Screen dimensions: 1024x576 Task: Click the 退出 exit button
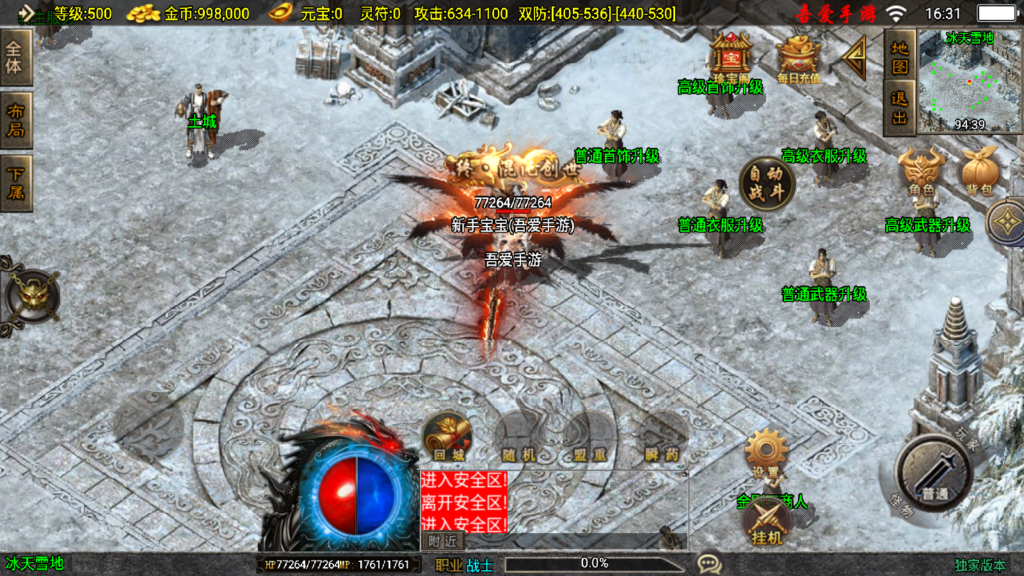(x=900, y=109)
